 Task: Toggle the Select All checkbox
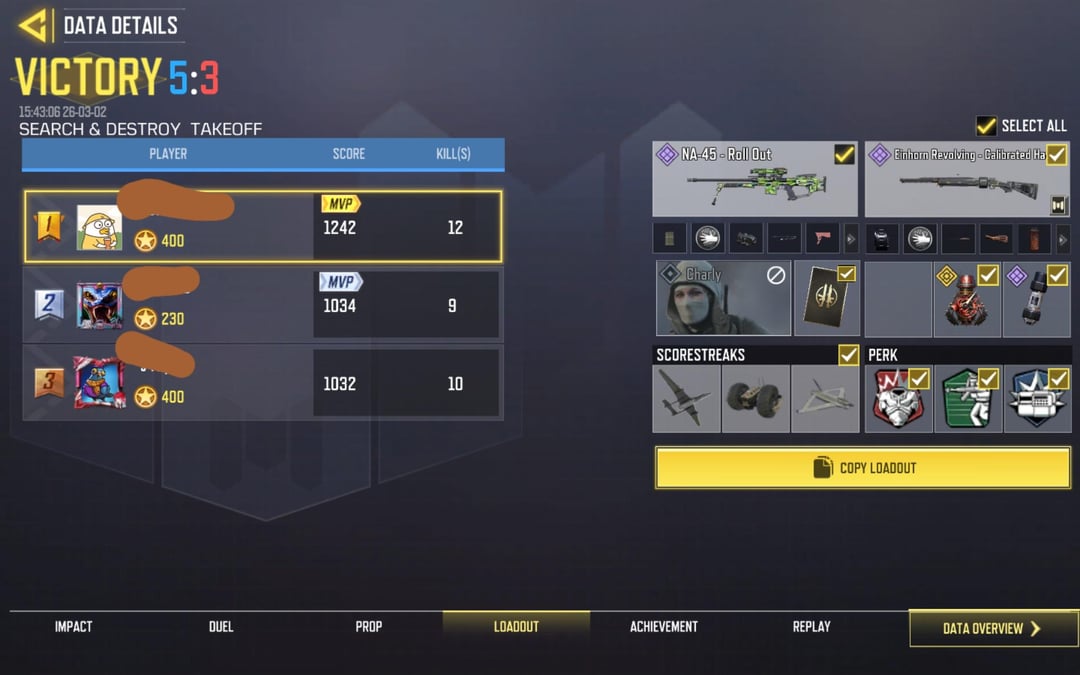pyautogui.click(x=986, y=125)
